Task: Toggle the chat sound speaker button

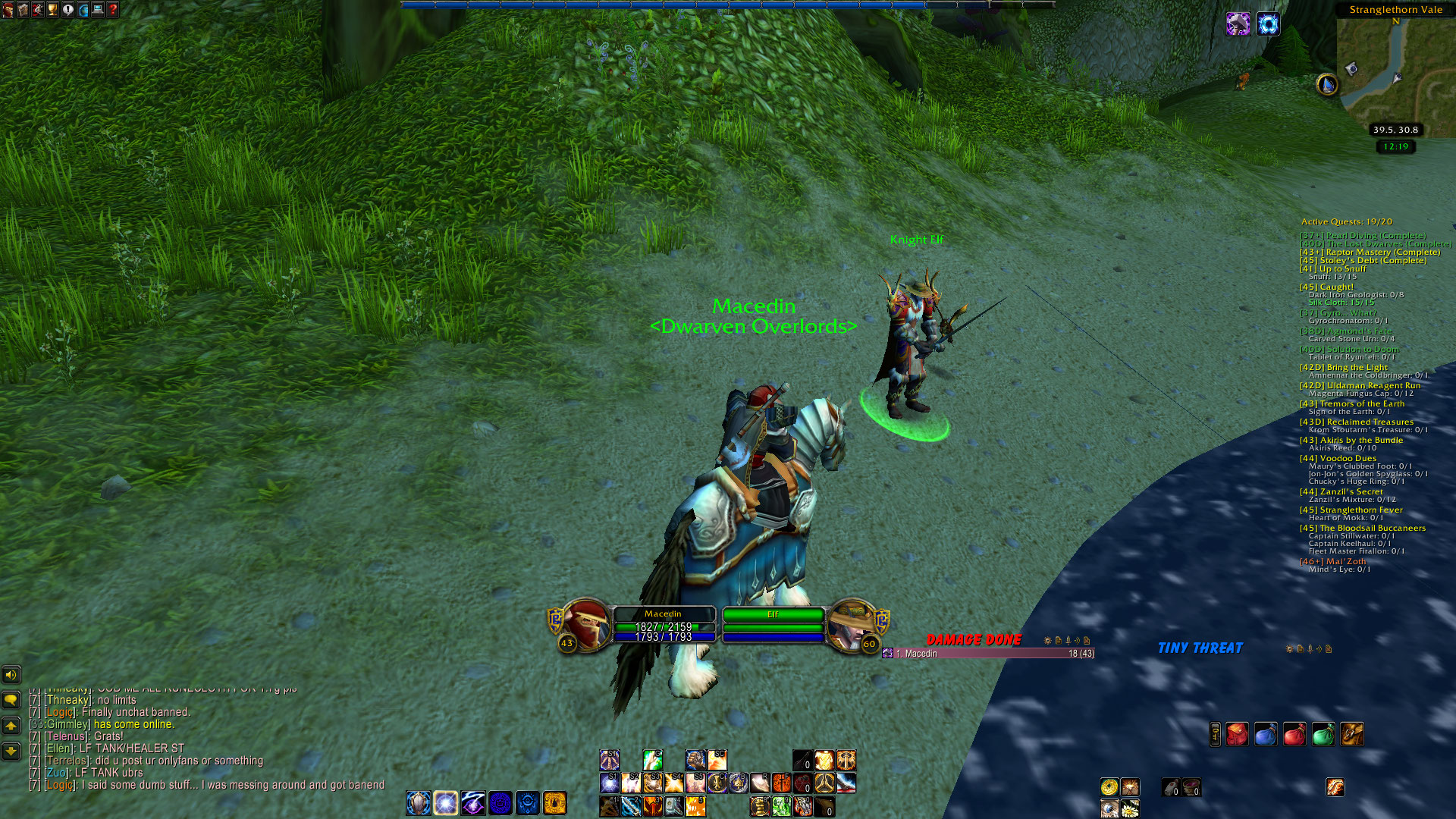Action: click(x=11, y=674)
